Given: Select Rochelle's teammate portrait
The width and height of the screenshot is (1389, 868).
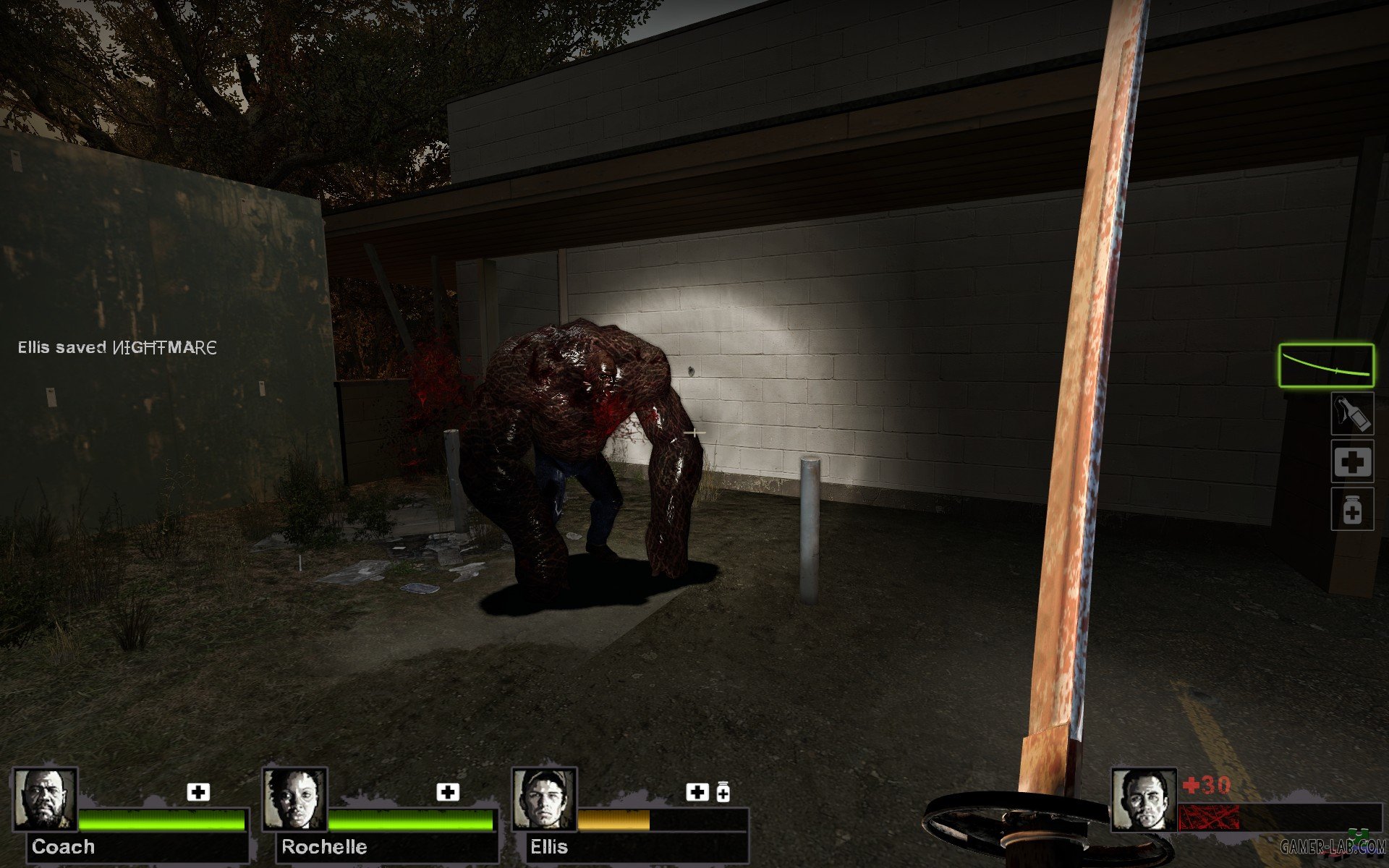Looking at the screenshot, I should coord(294,800).
